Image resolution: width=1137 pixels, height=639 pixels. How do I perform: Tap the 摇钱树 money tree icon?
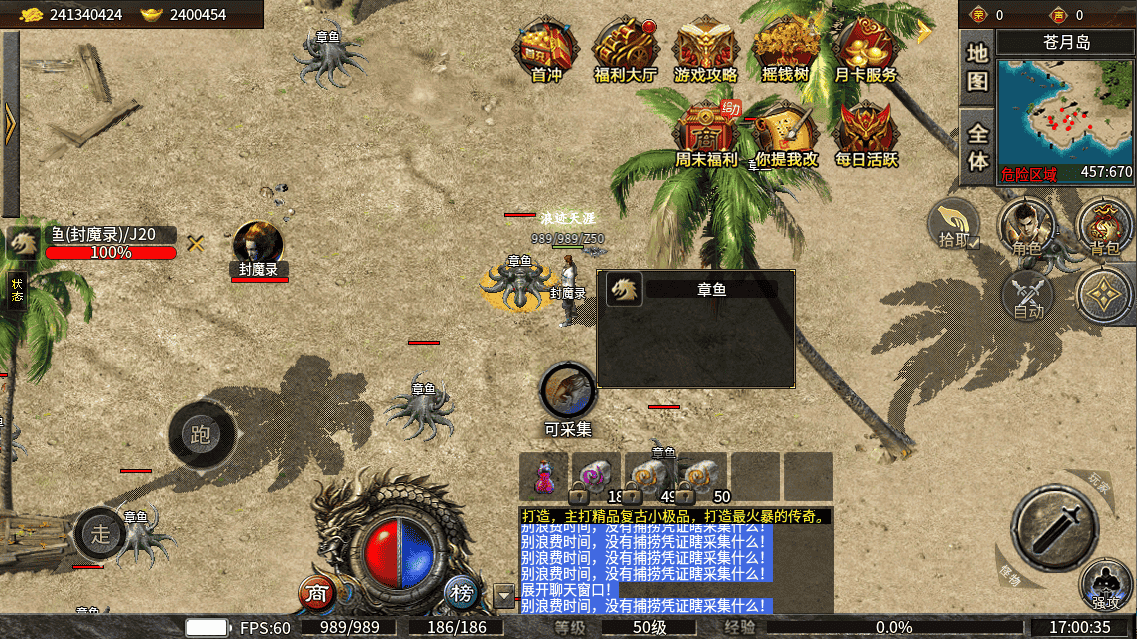tap(786, 49)
